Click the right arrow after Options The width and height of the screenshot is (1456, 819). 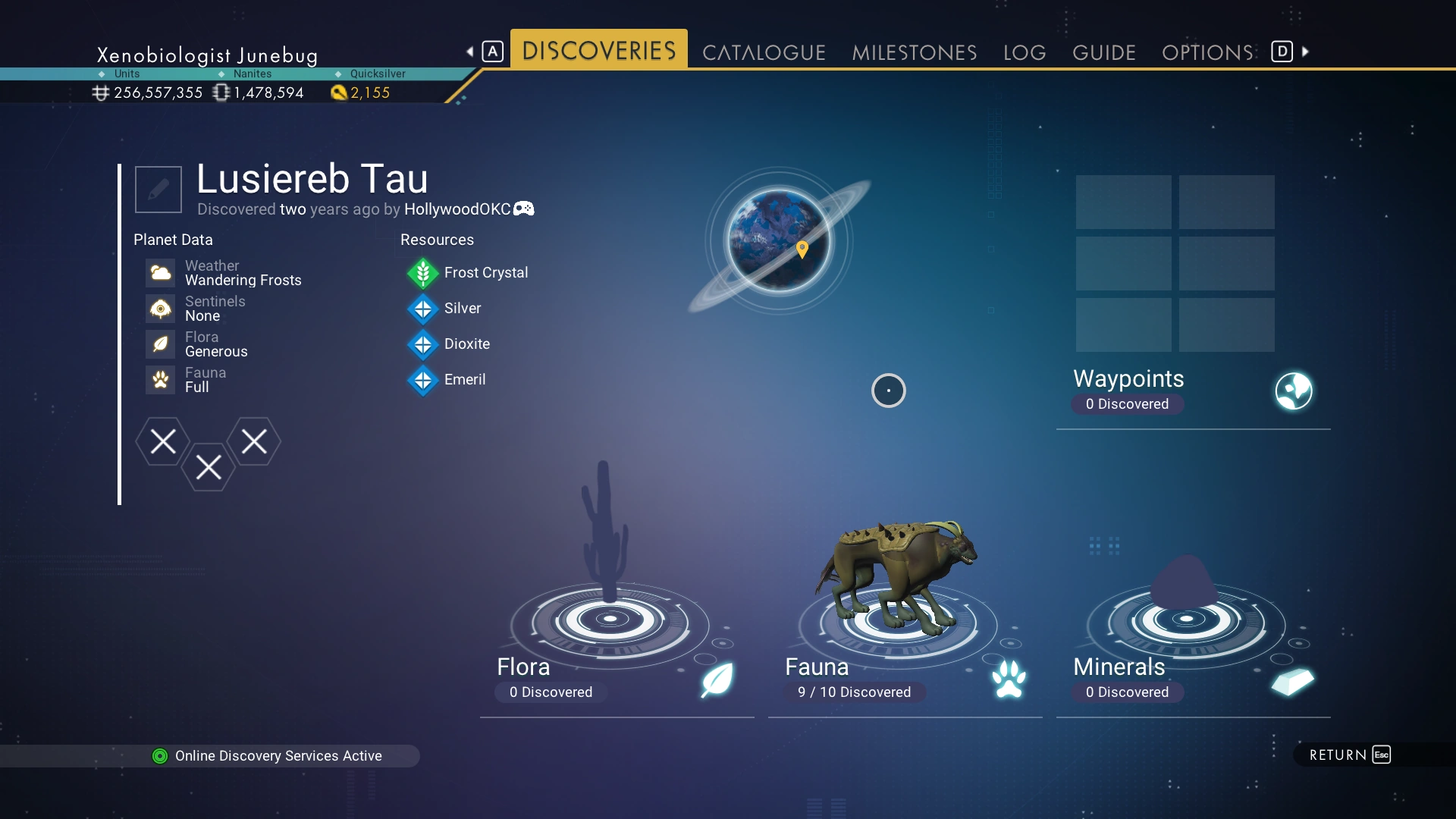point(1305,52)
